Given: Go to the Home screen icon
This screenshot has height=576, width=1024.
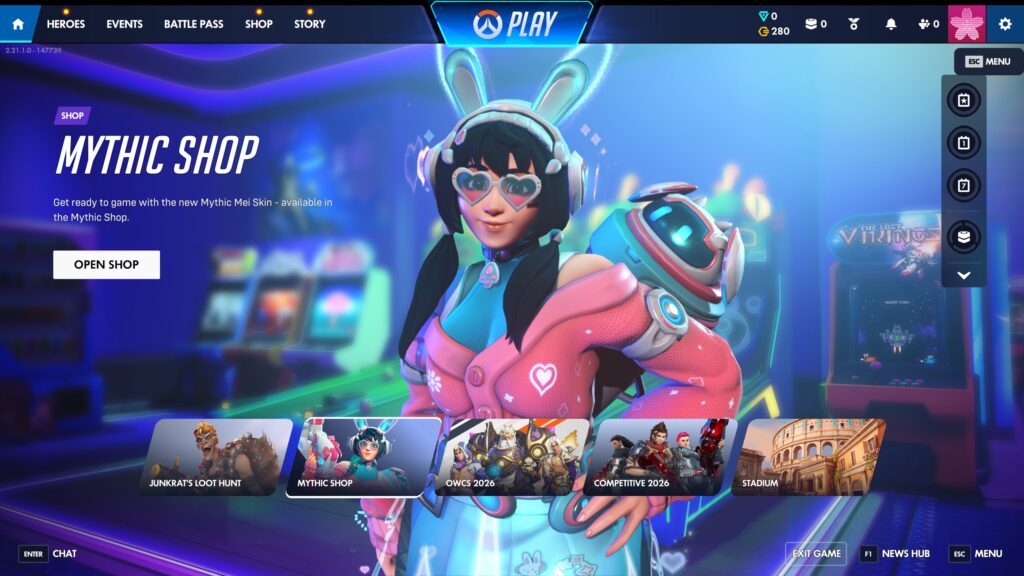Looking at the screenshot, I should [18, 24].
